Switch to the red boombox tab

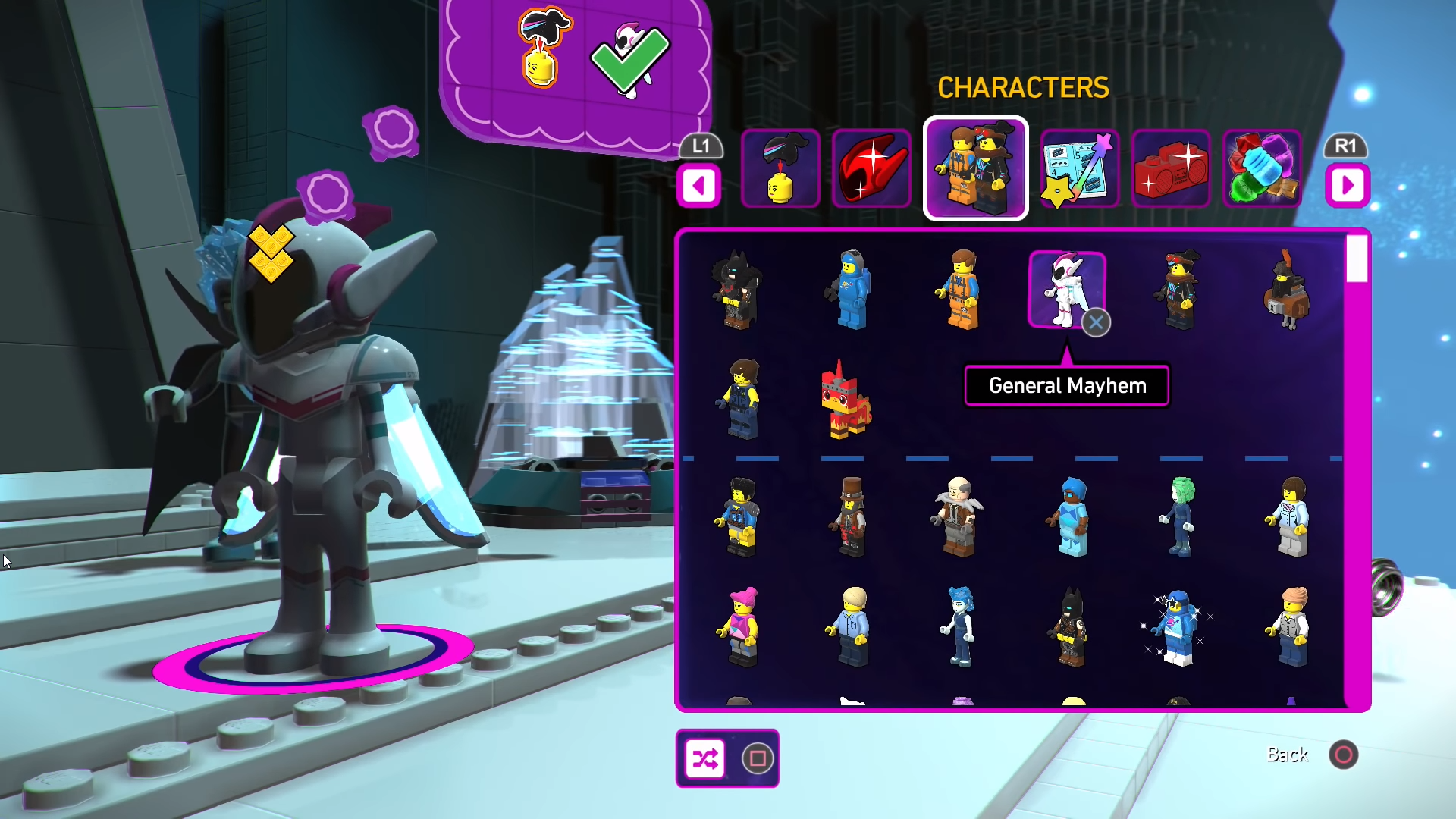[1170, 168]
